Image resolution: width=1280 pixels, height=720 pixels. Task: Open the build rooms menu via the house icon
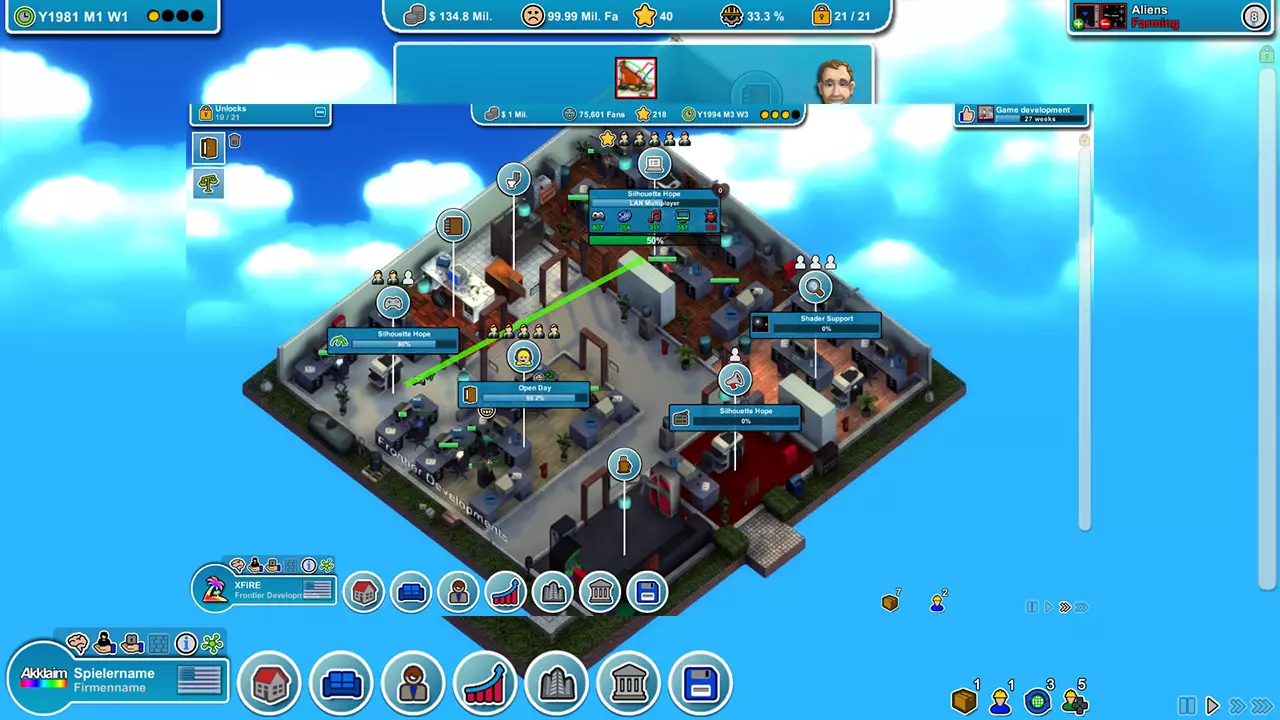pyautogui.click(x=270, y=683)
